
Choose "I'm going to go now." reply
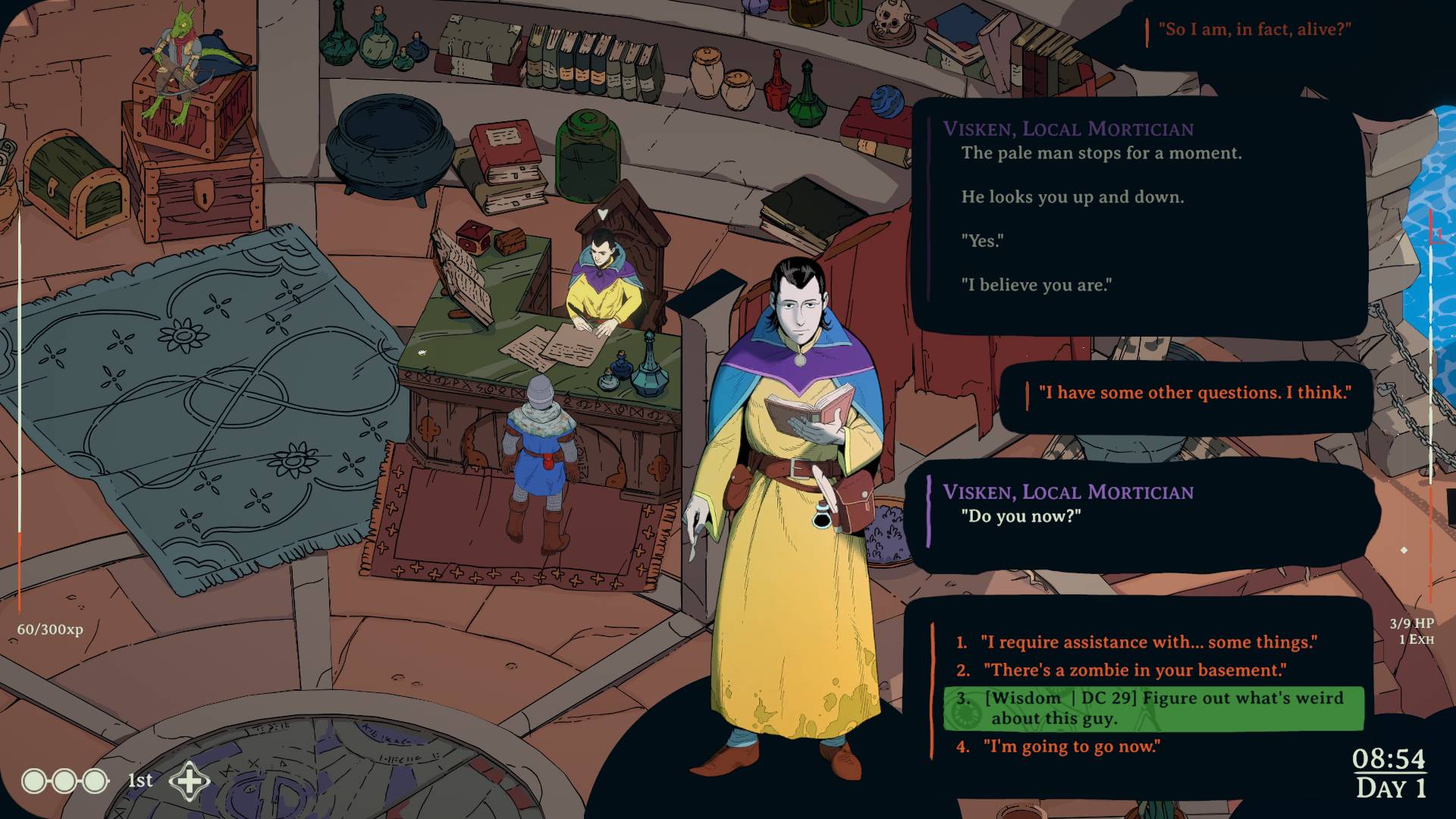pos(1071,746)
